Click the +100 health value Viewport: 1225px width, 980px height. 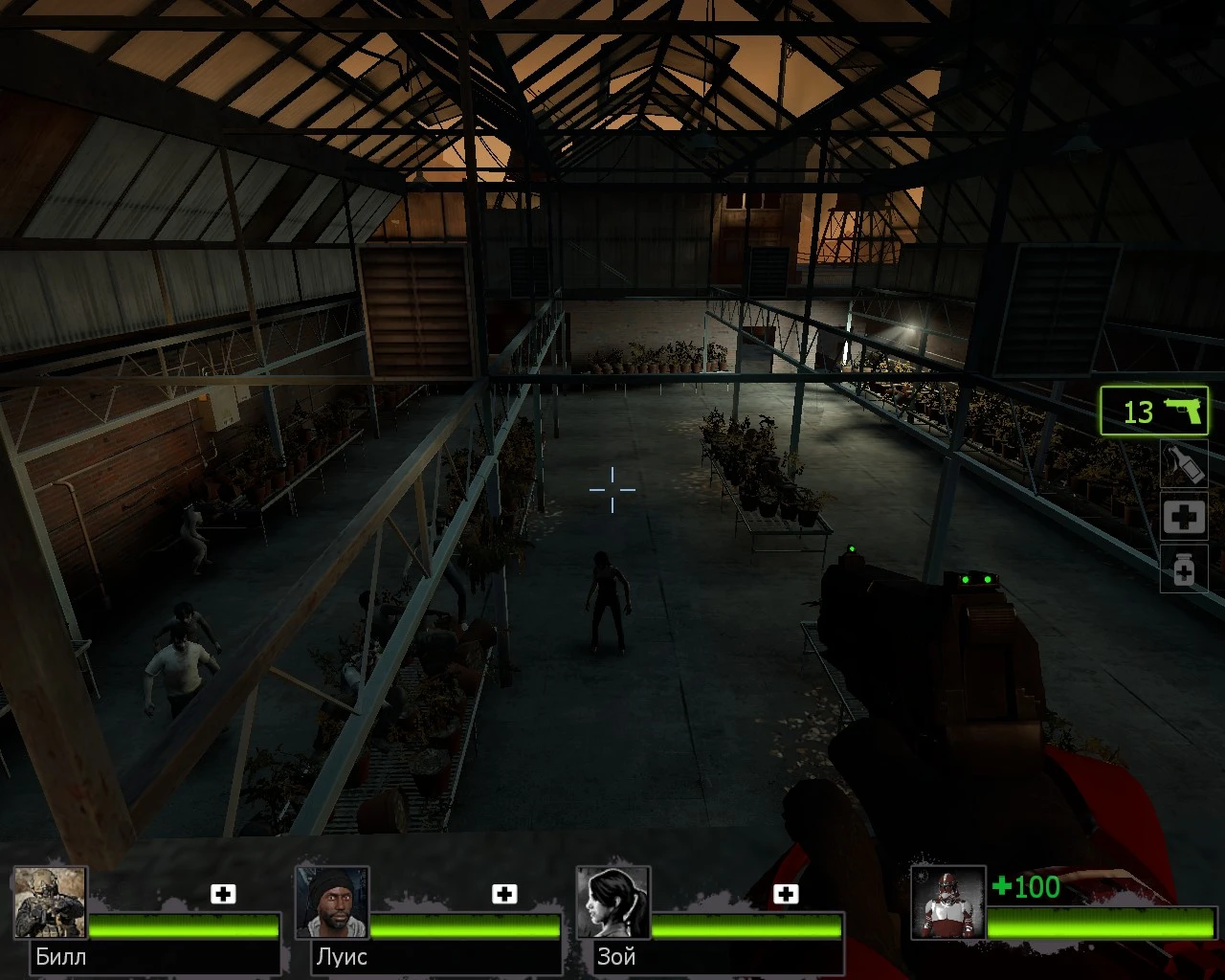(x=1025, y=888)
